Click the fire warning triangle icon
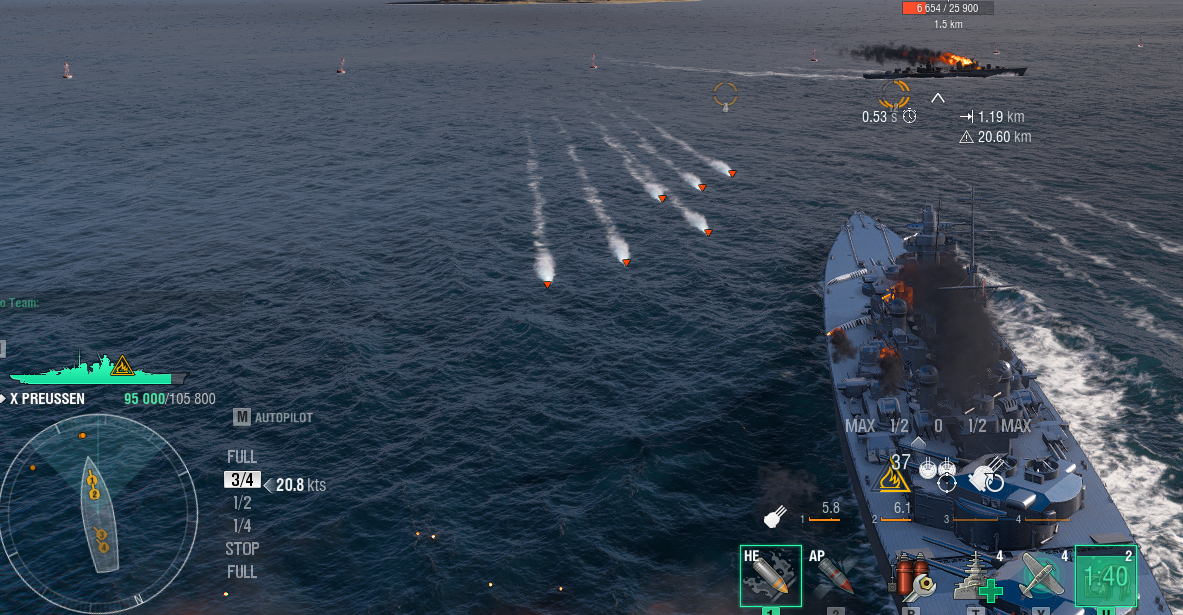1183x615 pixels. [x=894, y=480]
